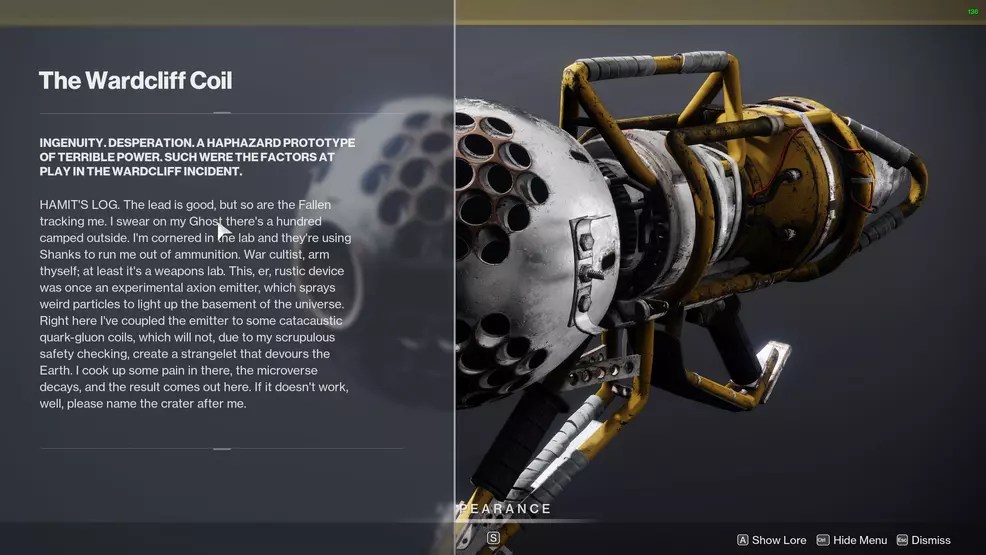Dismiss the Wardcliff Coil lore screen

coord(923,540)
